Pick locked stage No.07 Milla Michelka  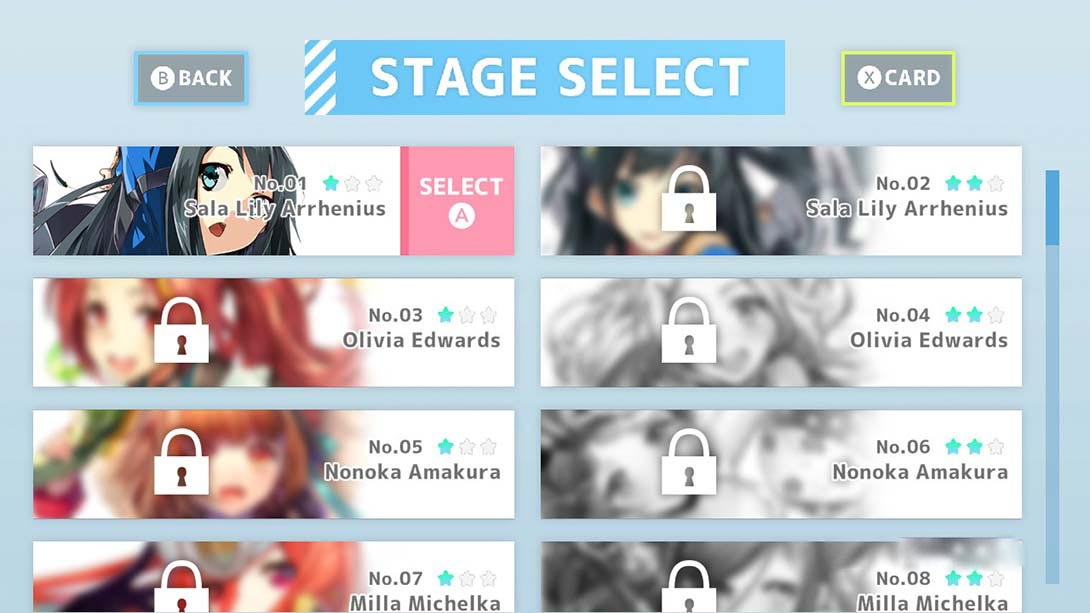273,578
